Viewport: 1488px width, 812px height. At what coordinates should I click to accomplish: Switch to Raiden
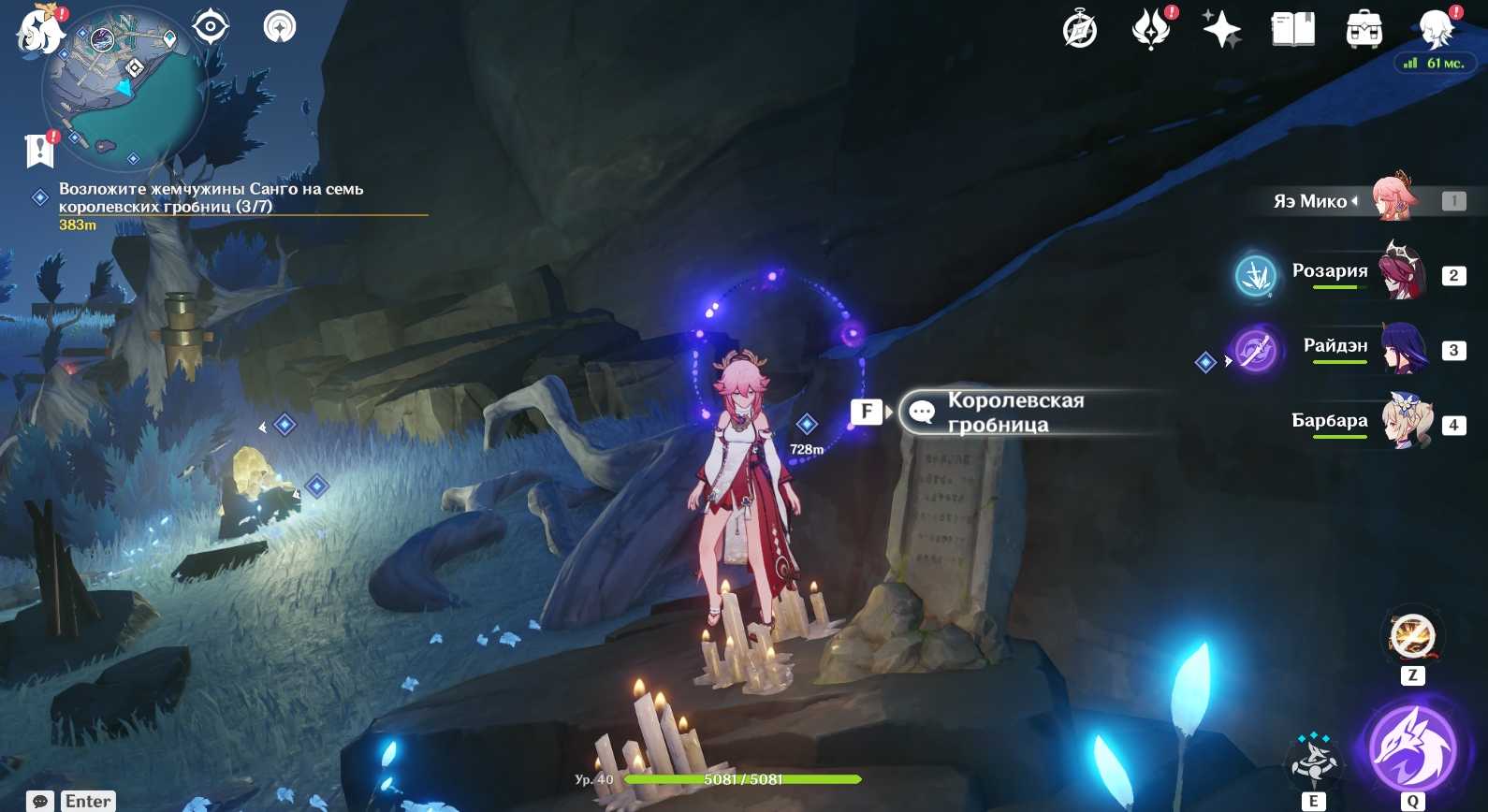(1404, 349)
